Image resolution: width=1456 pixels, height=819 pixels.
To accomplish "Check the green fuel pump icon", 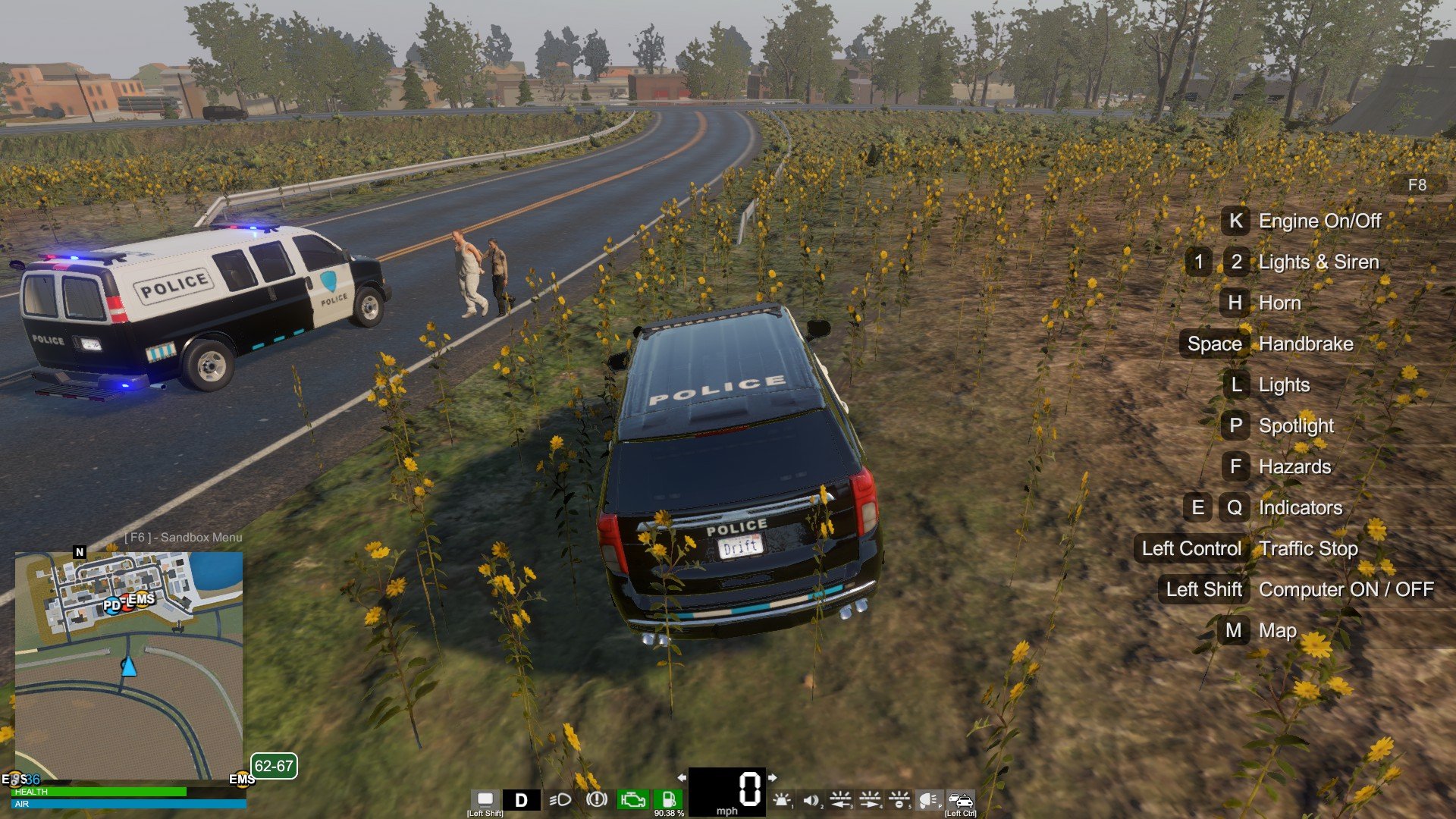I will pyautogui.click(x=669, y=799).
